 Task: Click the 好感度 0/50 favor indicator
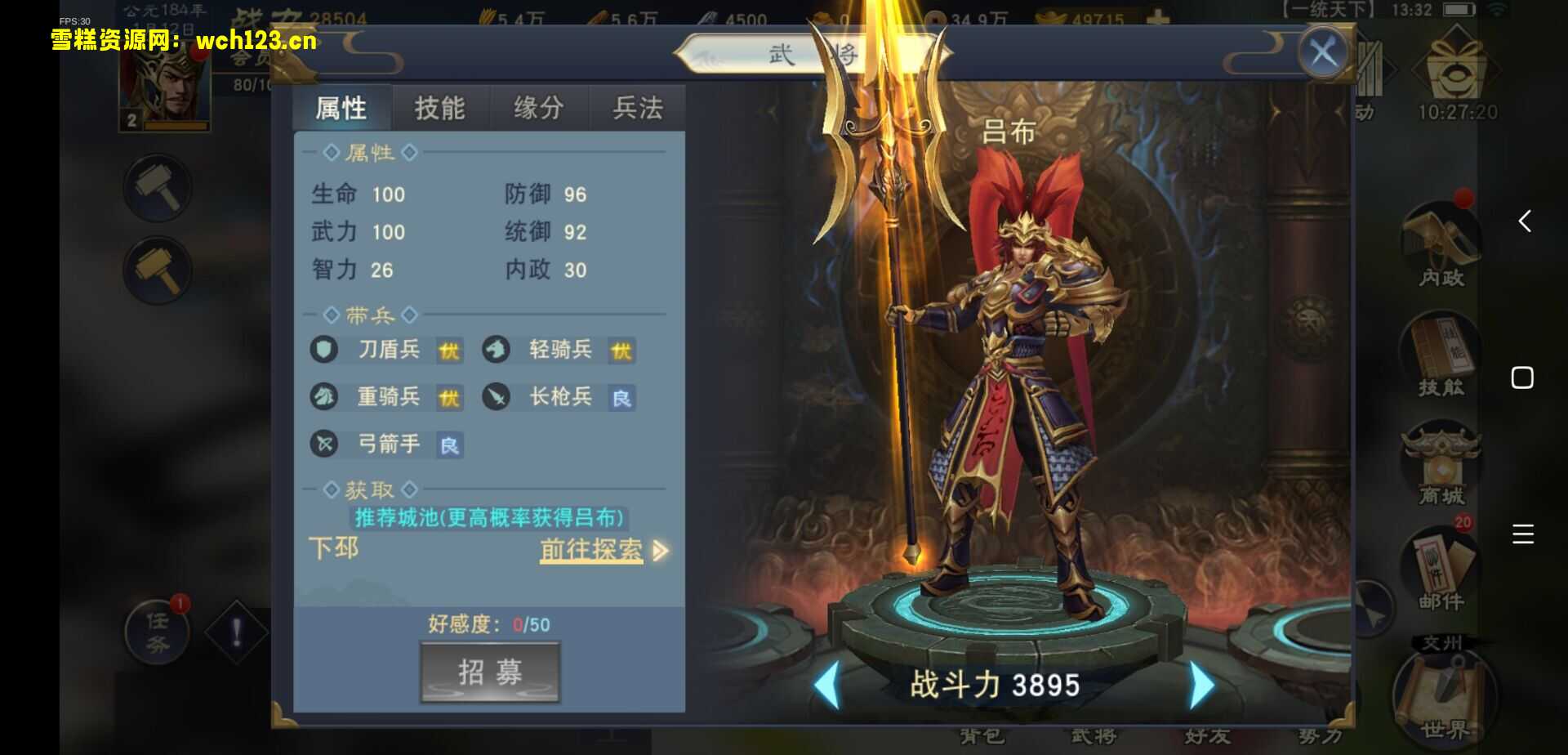click(488, 624)
